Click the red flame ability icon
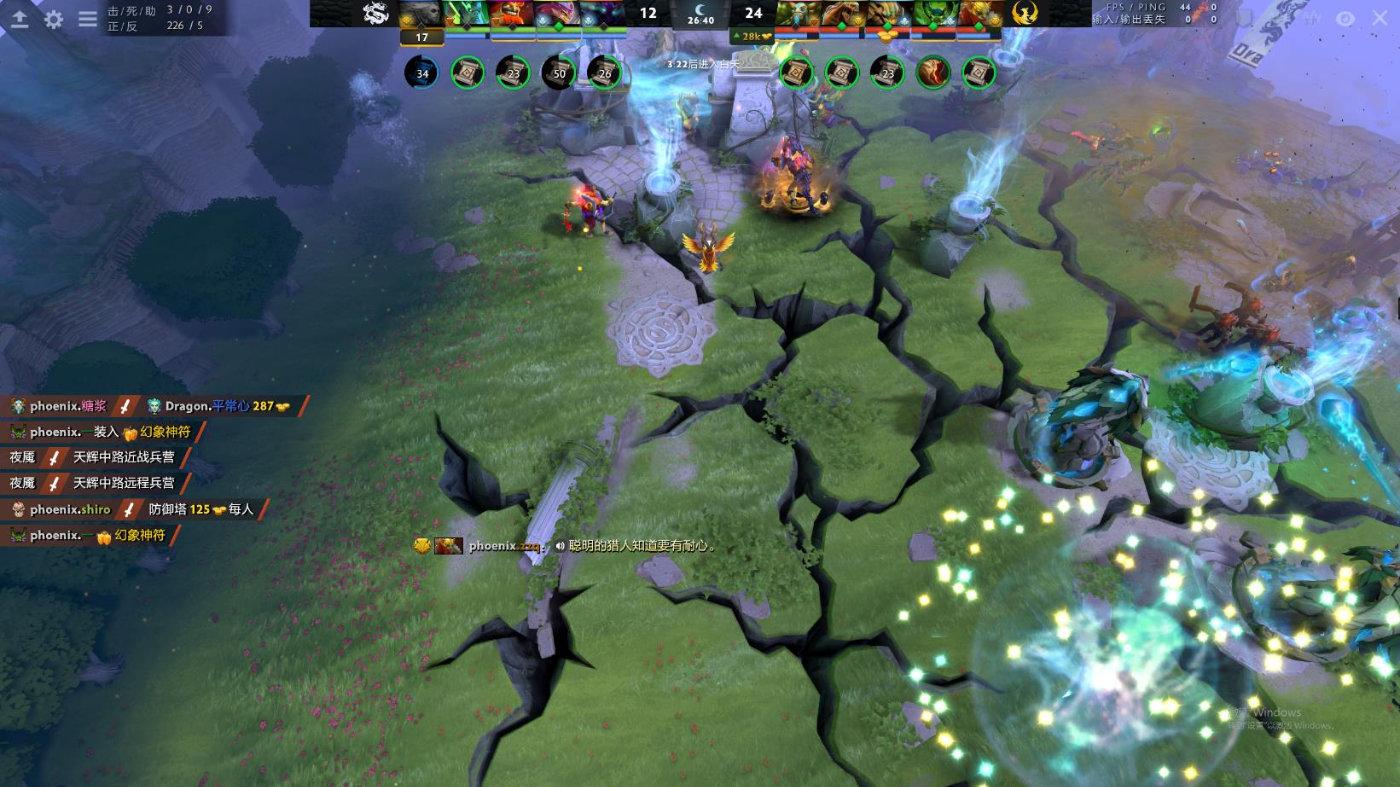 click(x=933, y=72)
